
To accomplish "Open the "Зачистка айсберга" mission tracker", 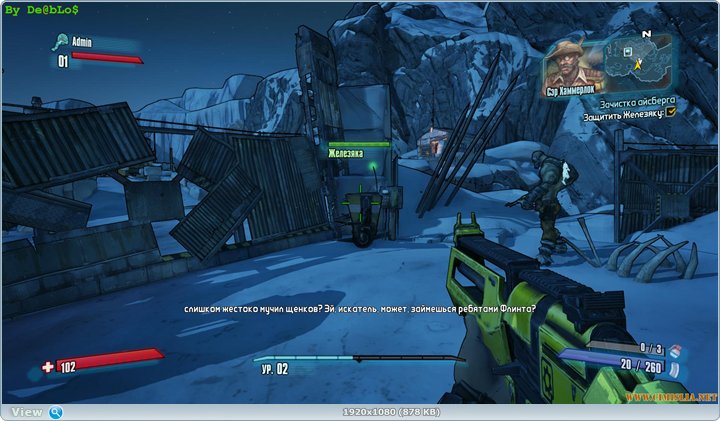I will coord(638,101).
